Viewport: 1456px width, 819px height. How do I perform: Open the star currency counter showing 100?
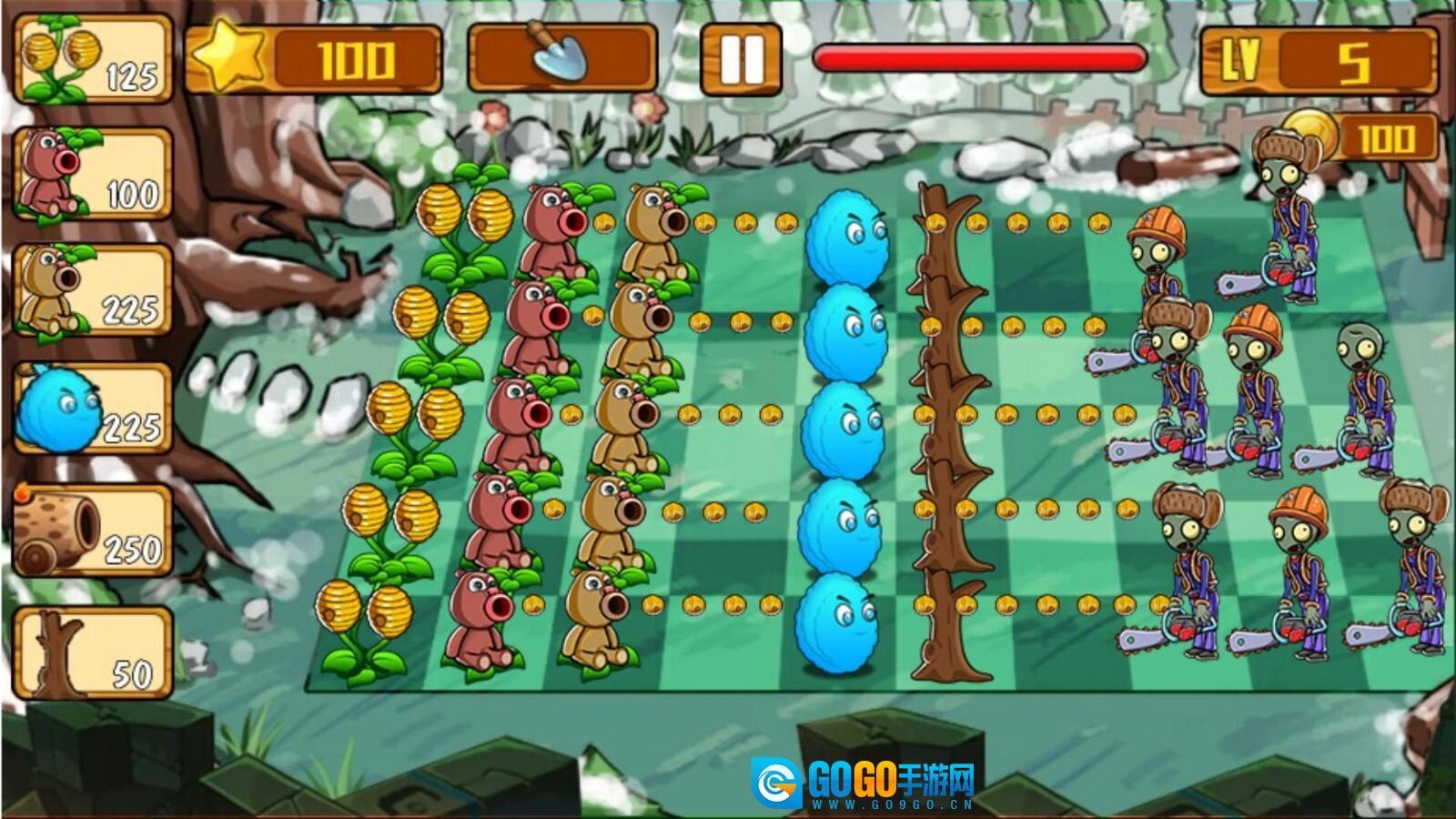[x=318, y=59]
